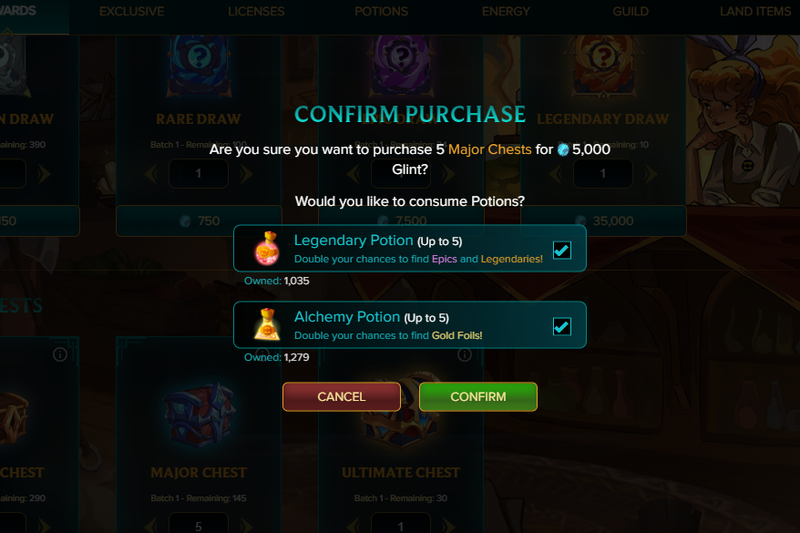Cancel the purchase dialog
This screenshot has height=533, width=800.
coord(341,397)
